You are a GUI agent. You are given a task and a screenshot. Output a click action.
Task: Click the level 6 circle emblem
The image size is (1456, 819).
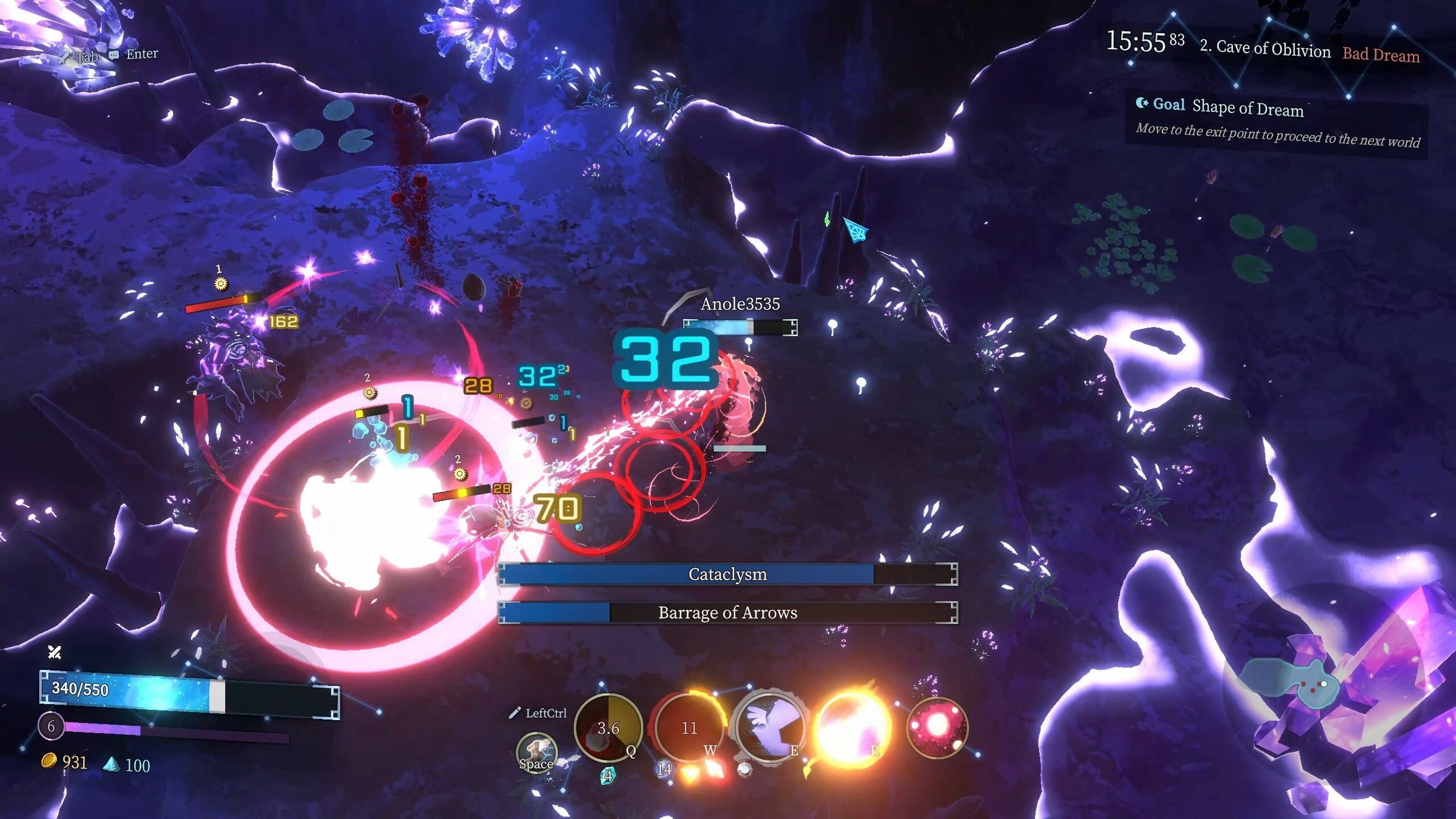tap(51, 725)
